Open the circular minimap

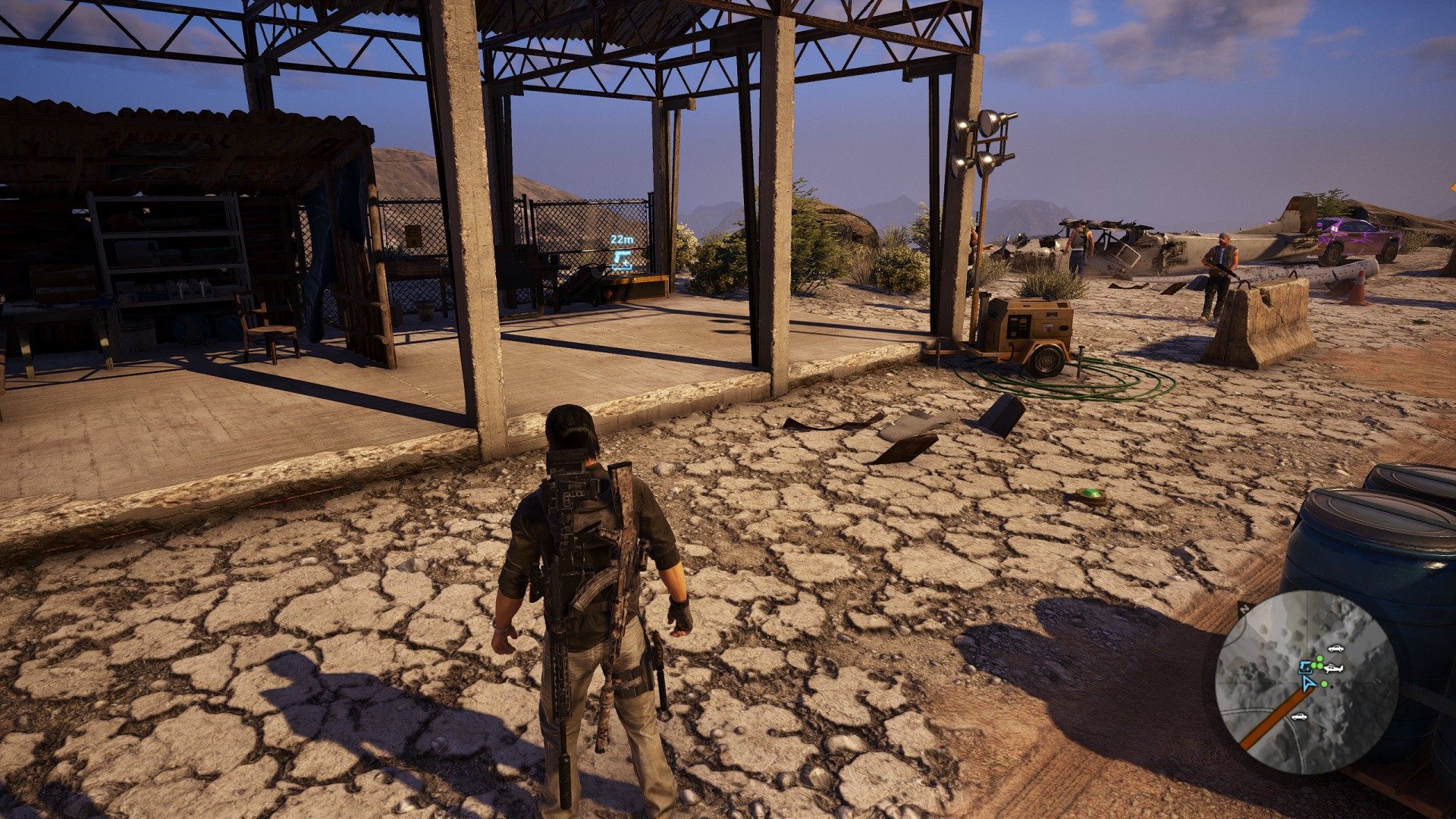(1306, 682)
